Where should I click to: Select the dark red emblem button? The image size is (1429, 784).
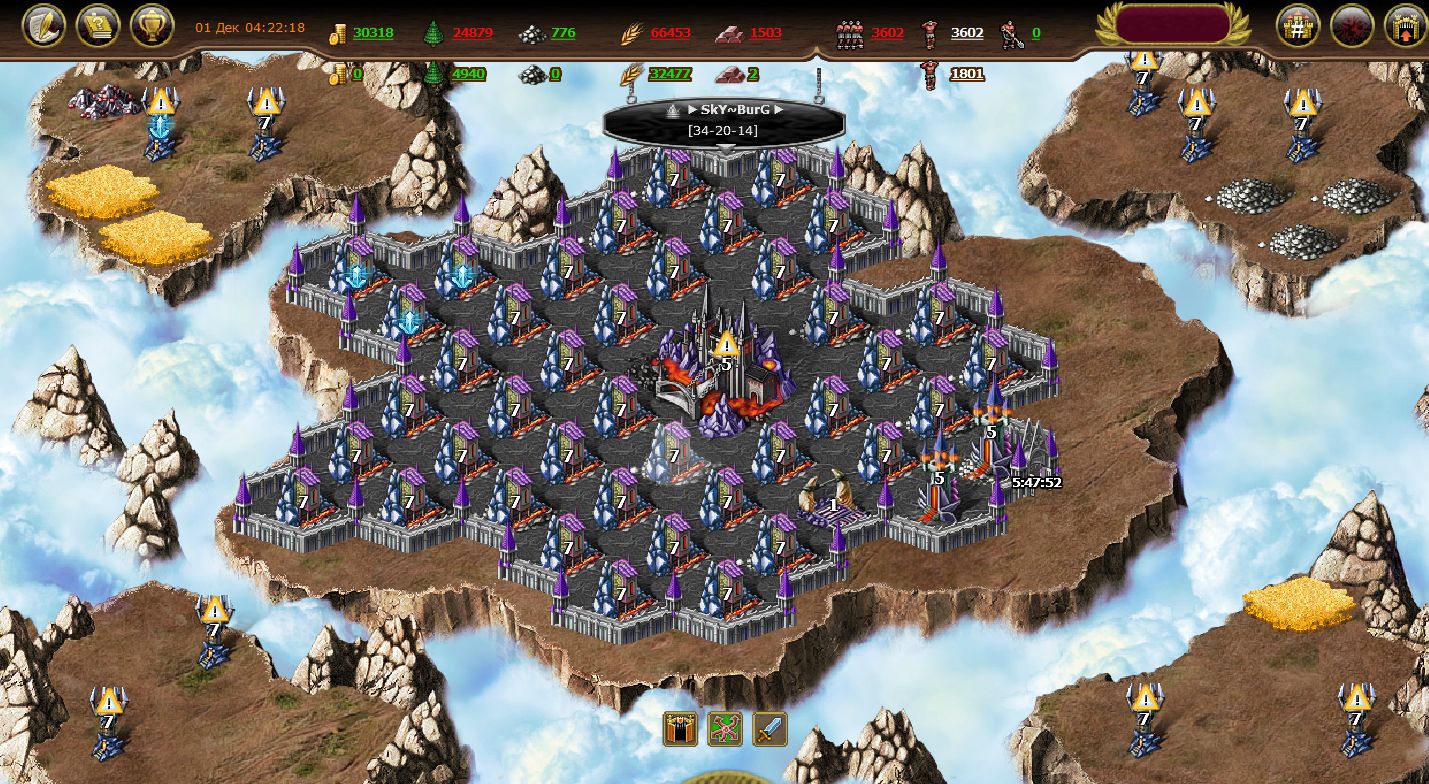point(1352,25)
